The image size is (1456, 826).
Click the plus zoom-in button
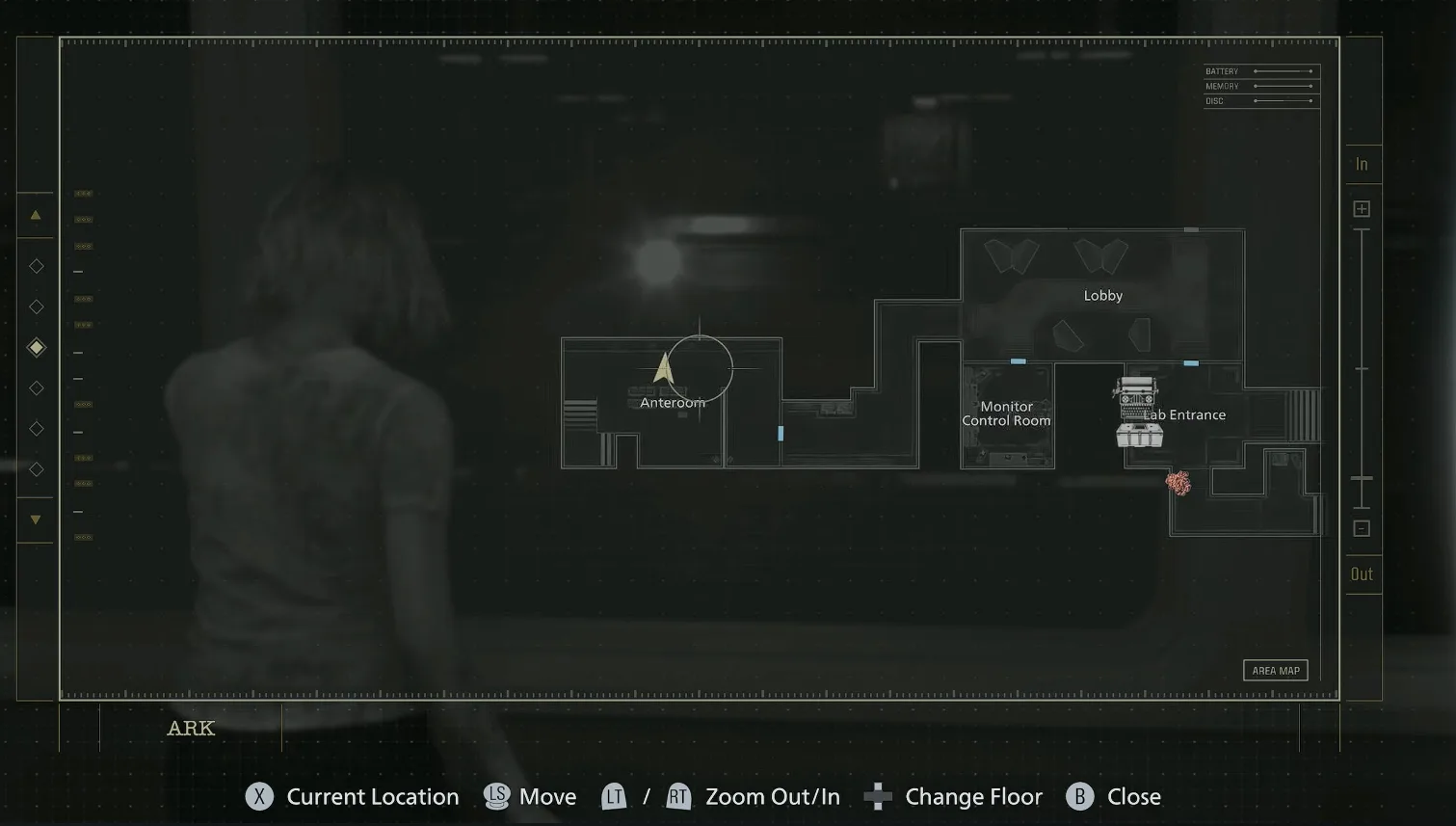(1362, 209)
